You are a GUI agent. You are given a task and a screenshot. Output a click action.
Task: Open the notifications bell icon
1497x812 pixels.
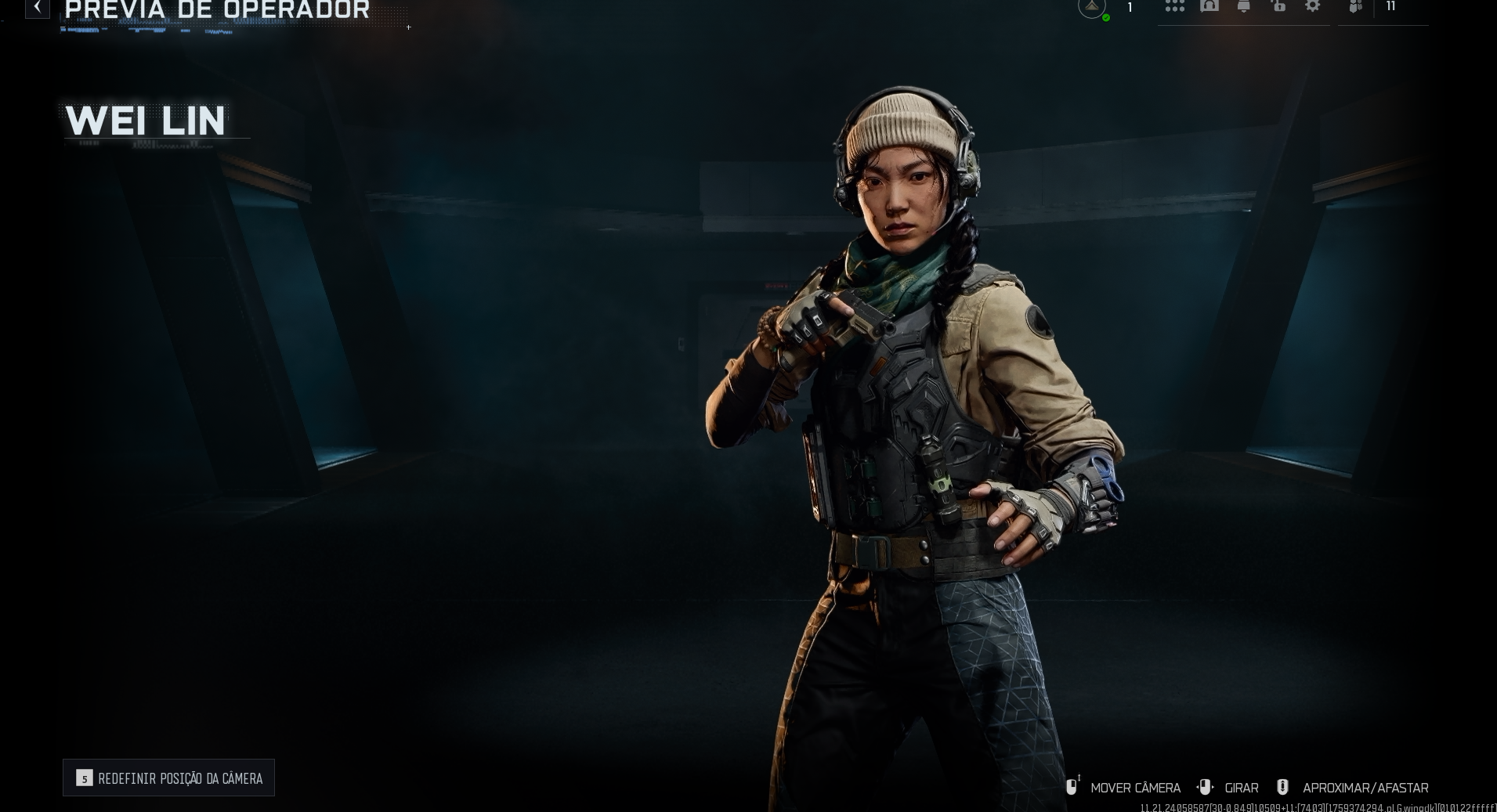pos(1243,6)
